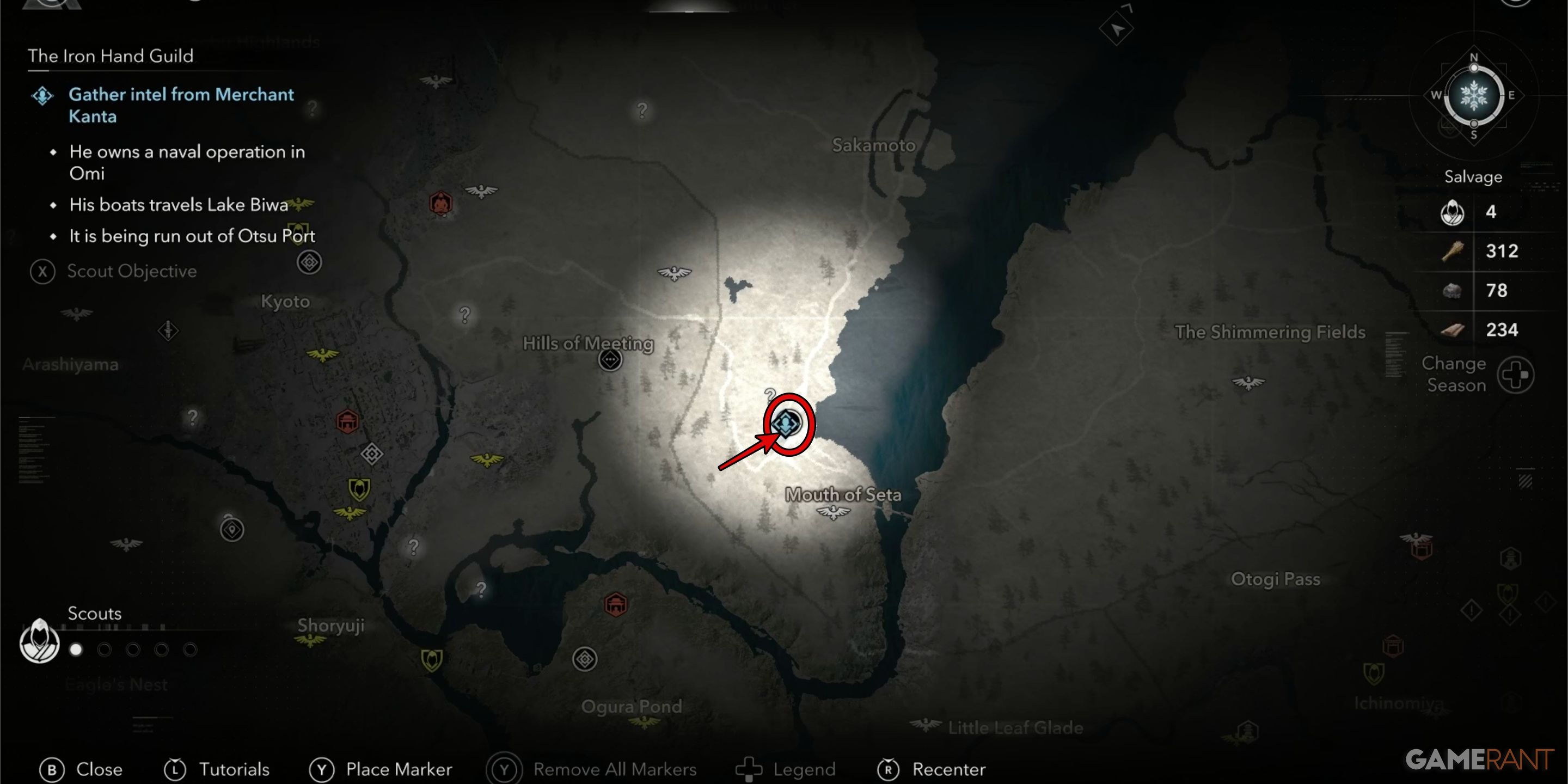Select the player arrow marker on map

1116,28
